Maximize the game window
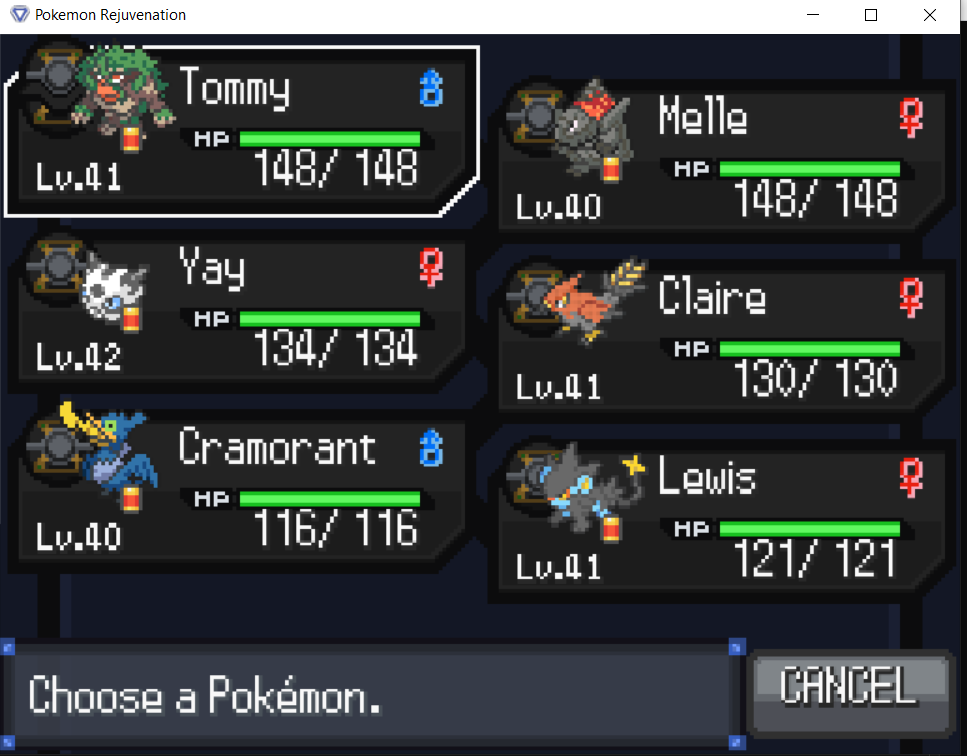Screen dimensions: 967x756 (871, 15)
